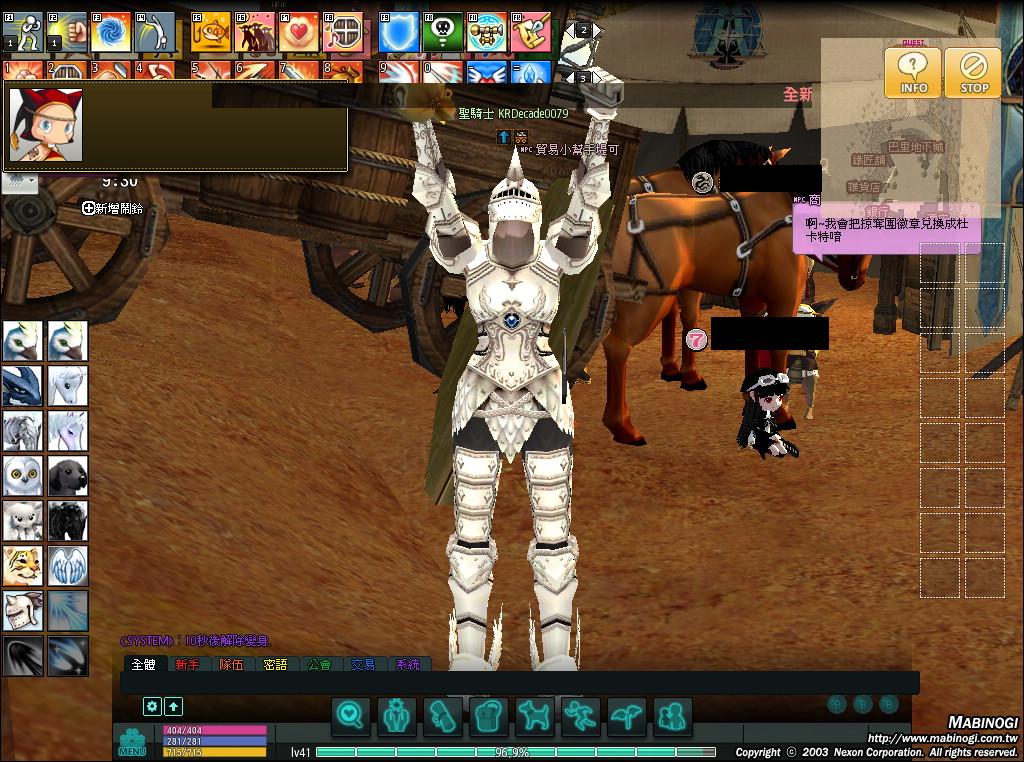
Task: Open the pet menu with dog icon
Action: pos(535,716)
